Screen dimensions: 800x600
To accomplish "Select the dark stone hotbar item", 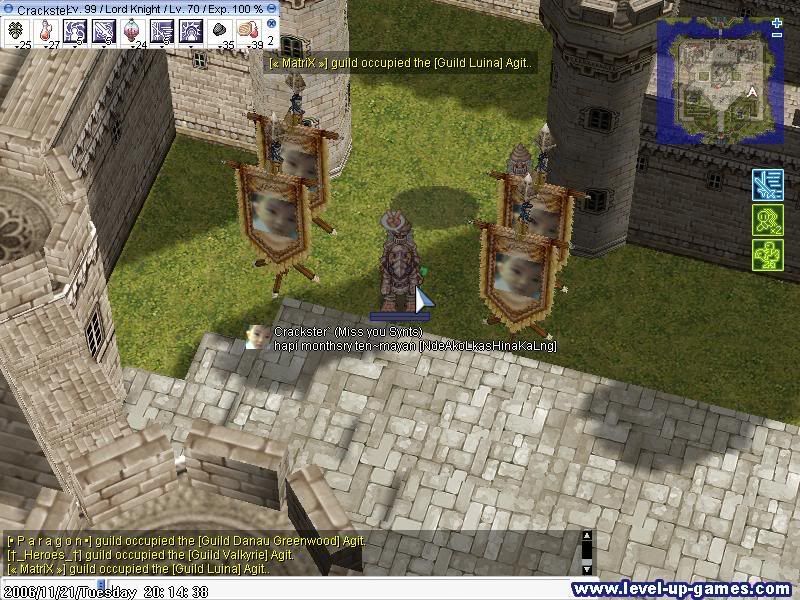I will (218, 31).
